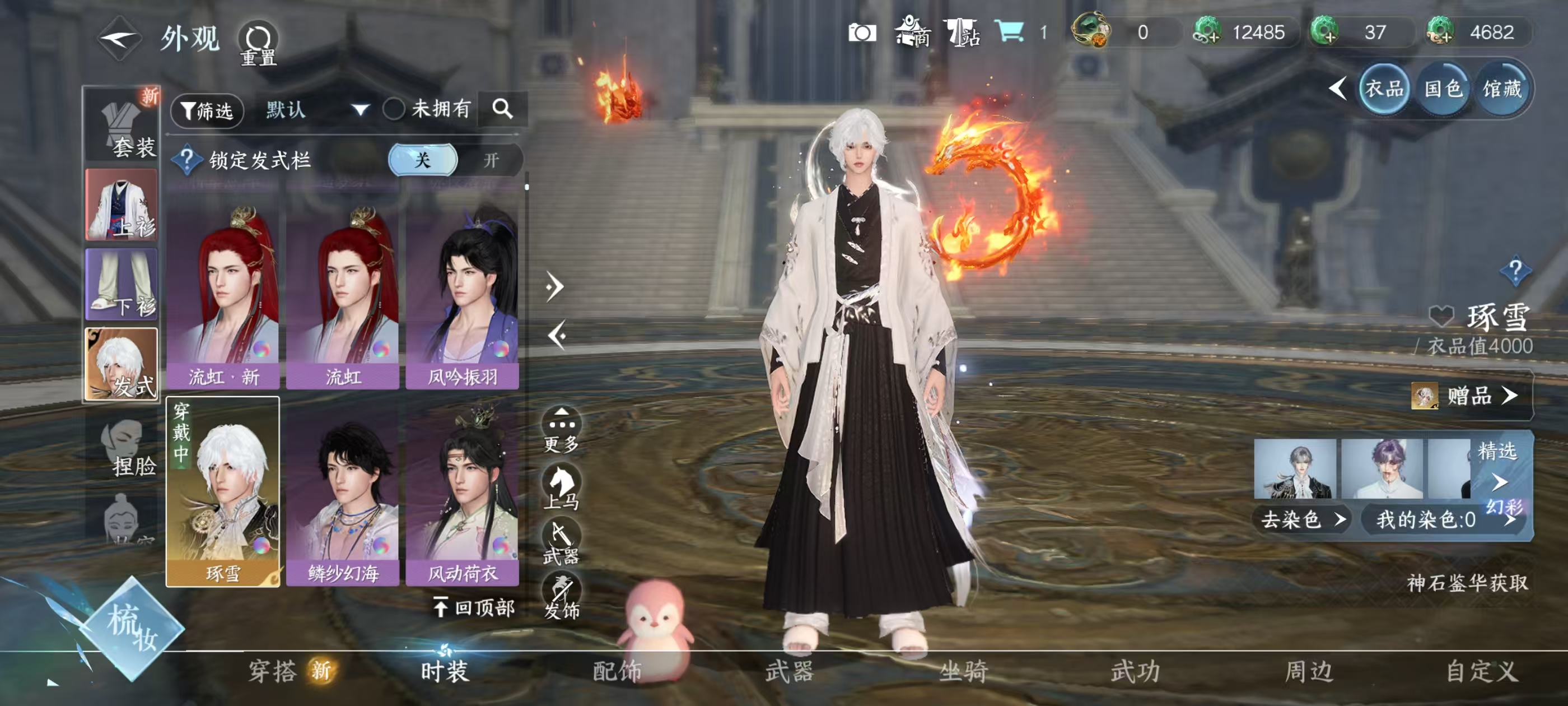Open the 默认 sort dropdown
1568x706 pixels.
pos(316,110)
